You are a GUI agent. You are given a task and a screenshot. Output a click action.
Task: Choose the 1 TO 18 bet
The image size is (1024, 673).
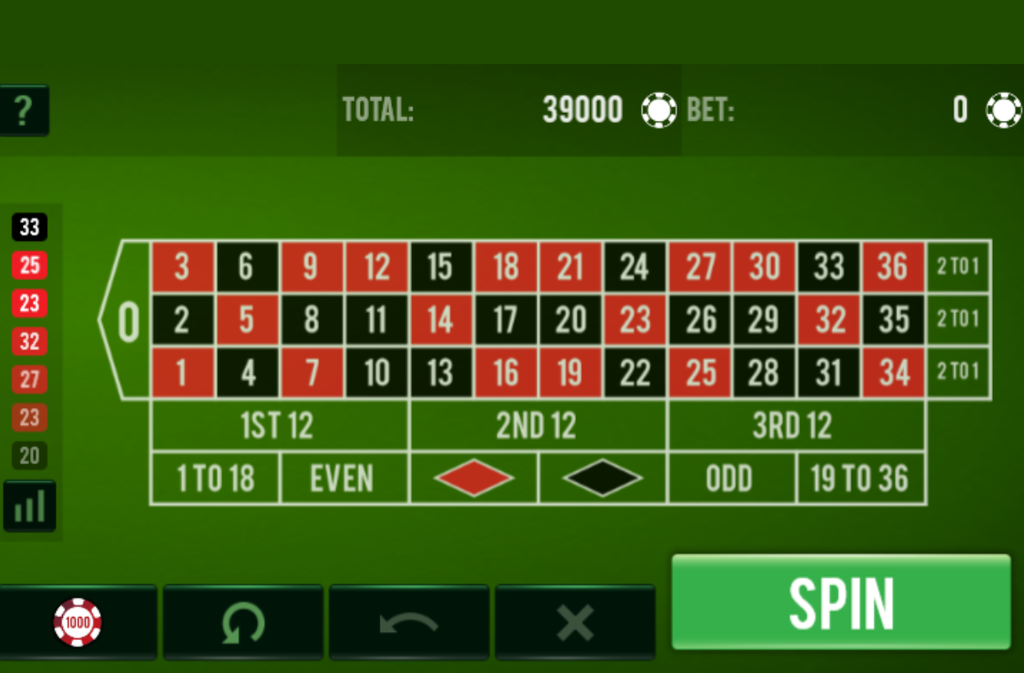[215, 479]
